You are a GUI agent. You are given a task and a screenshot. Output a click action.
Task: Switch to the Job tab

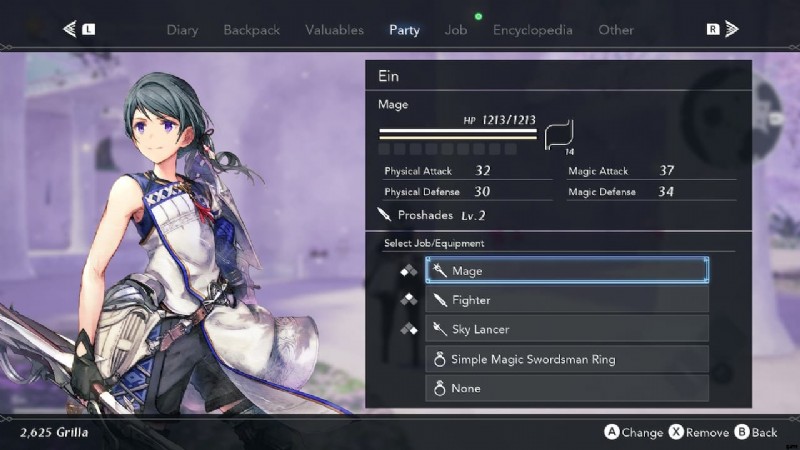[456, 30]
